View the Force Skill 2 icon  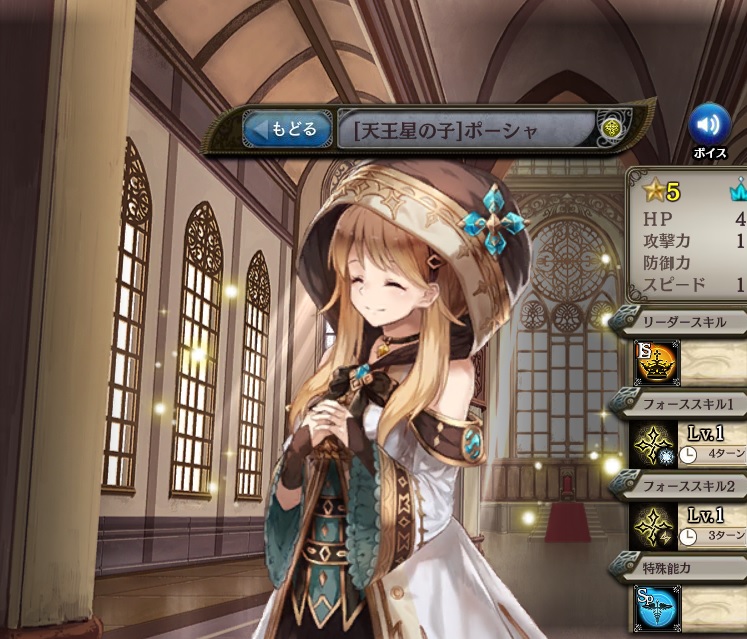coord(655,526)
